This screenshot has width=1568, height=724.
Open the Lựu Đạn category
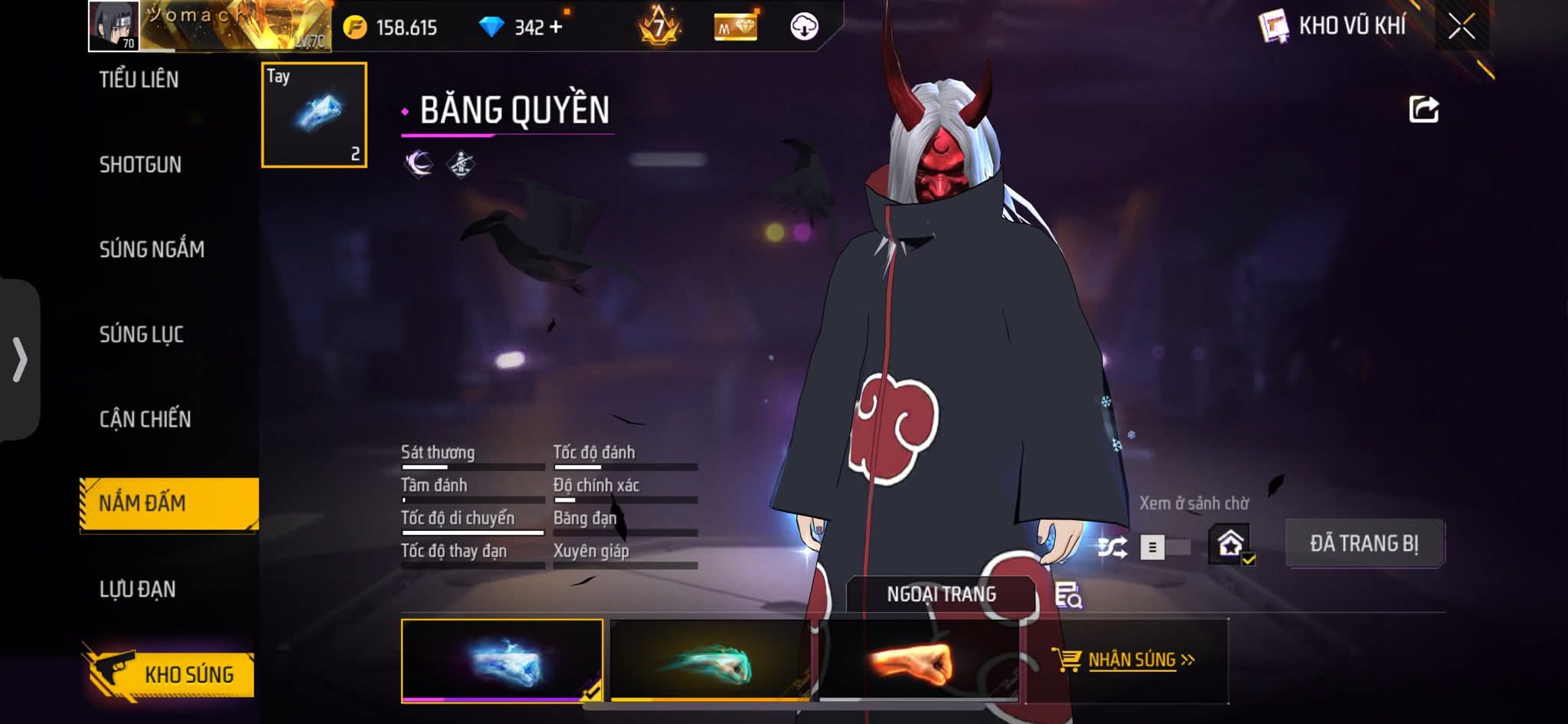tap(138, 589)
